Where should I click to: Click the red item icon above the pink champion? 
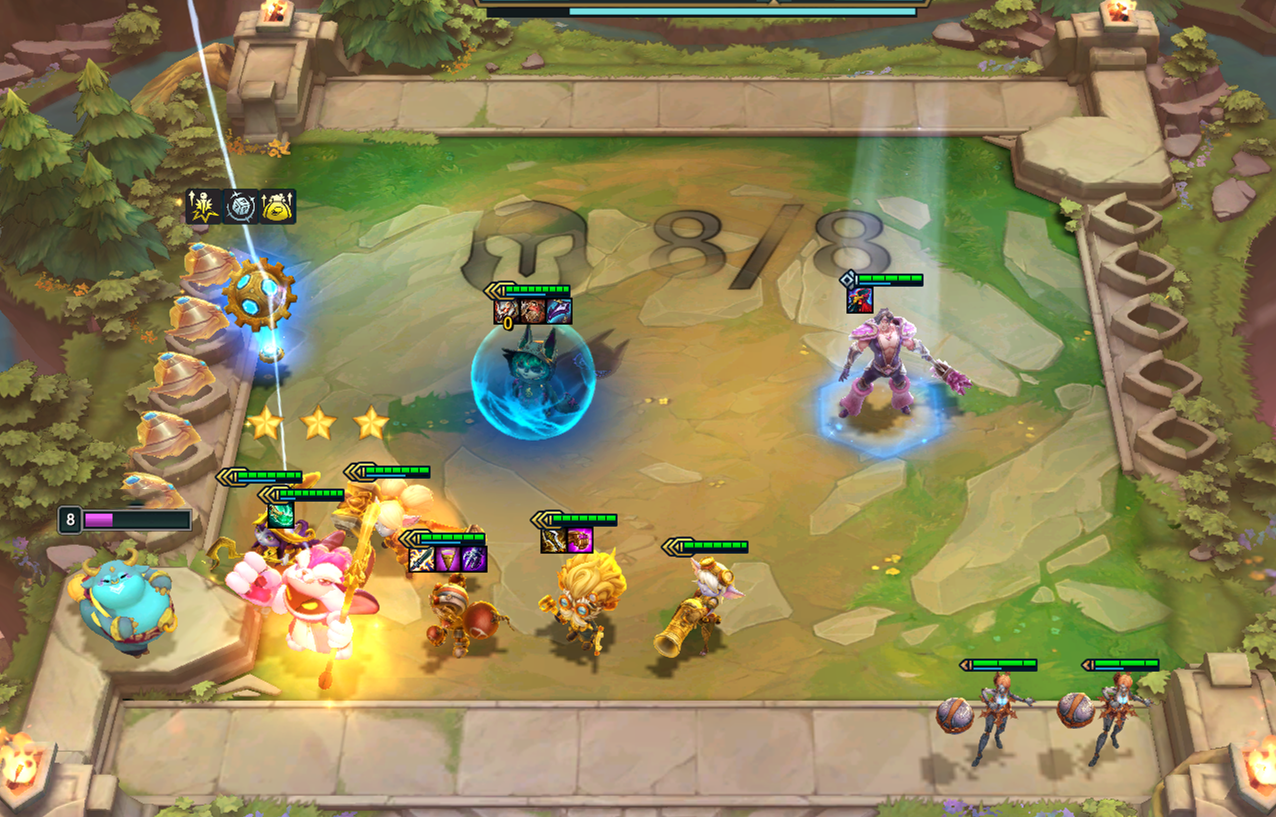860,299
